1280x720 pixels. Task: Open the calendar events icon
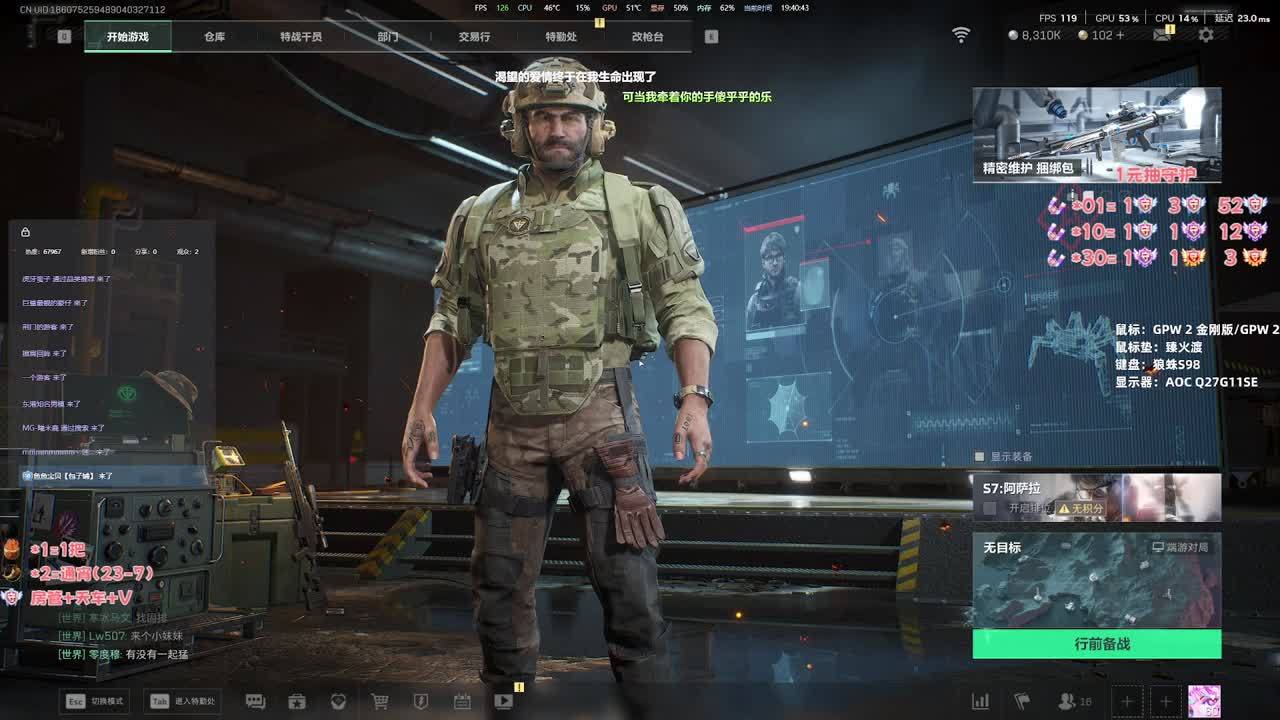[x=462, y=701]
